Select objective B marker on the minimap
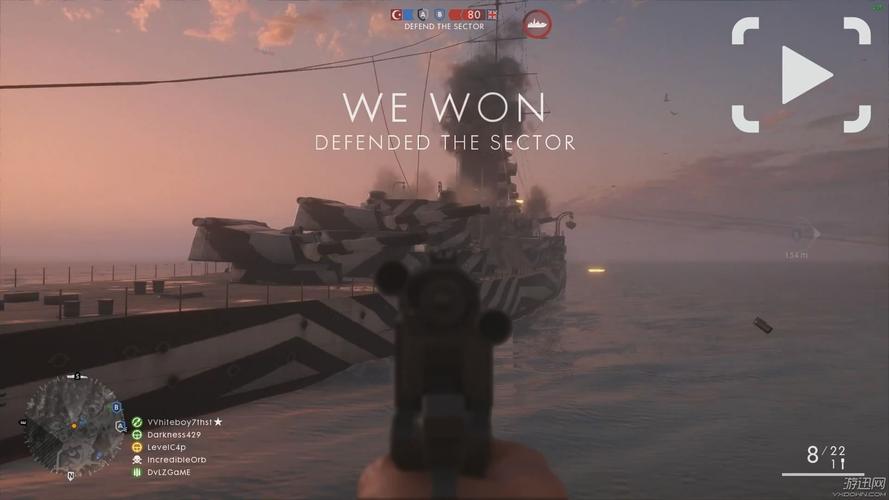 [116, 407]
